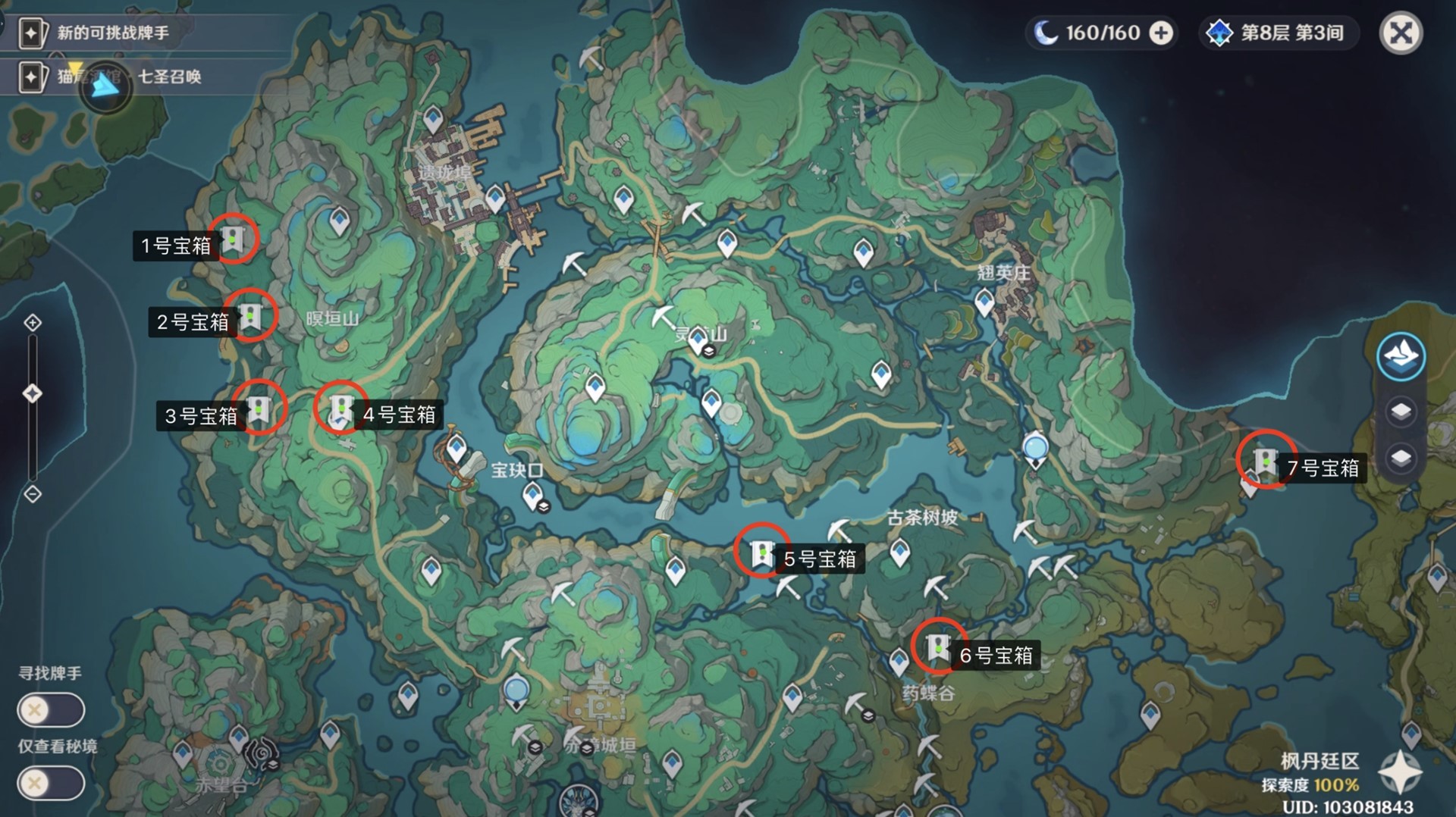Viewport: 1456px width, 817px height.
Task: Zoom out the map with the bottom diamond button
Action: tap(33, 494)
